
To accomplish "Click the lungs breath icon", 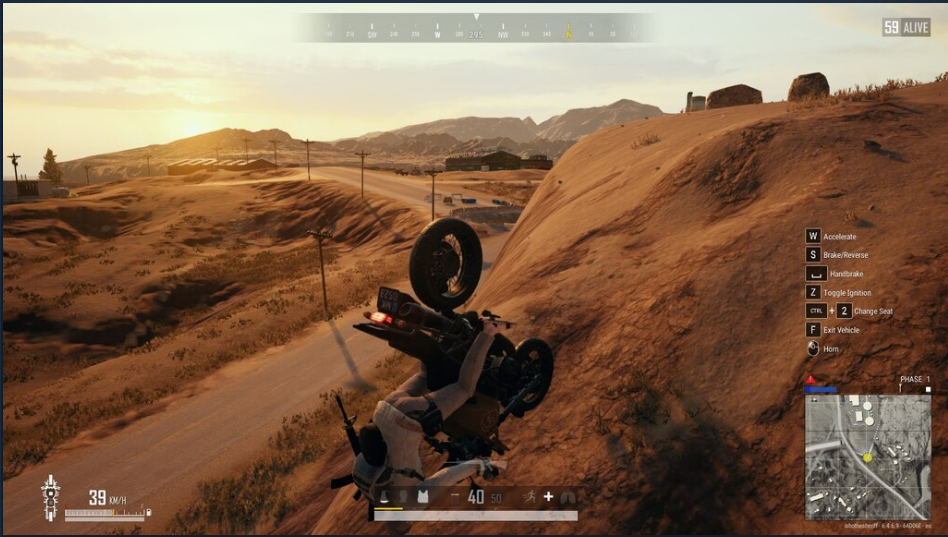I will [568, 496].
